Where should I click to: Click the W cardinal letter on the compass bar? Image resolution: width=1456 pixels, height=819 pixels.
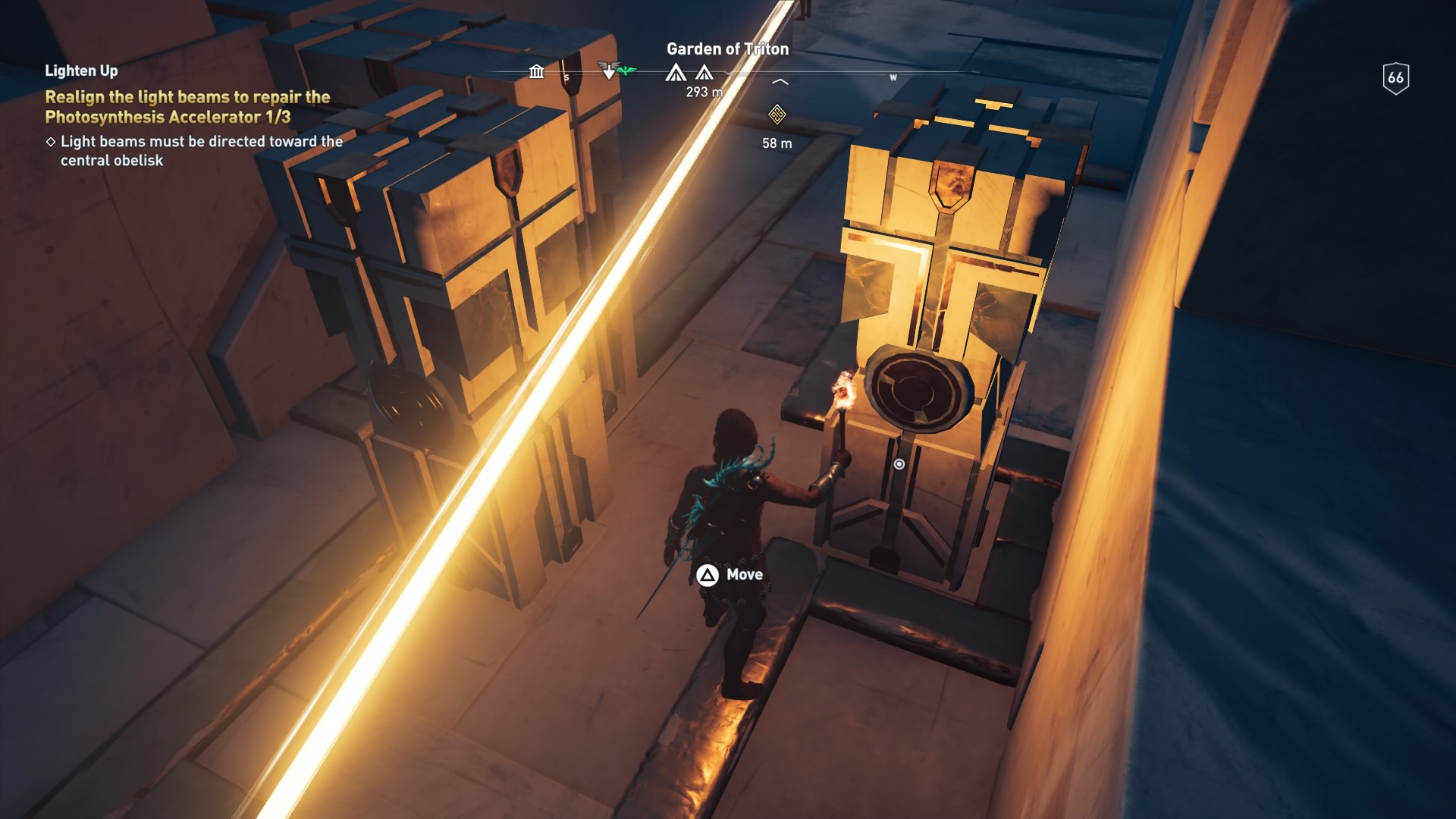[893, 77]
